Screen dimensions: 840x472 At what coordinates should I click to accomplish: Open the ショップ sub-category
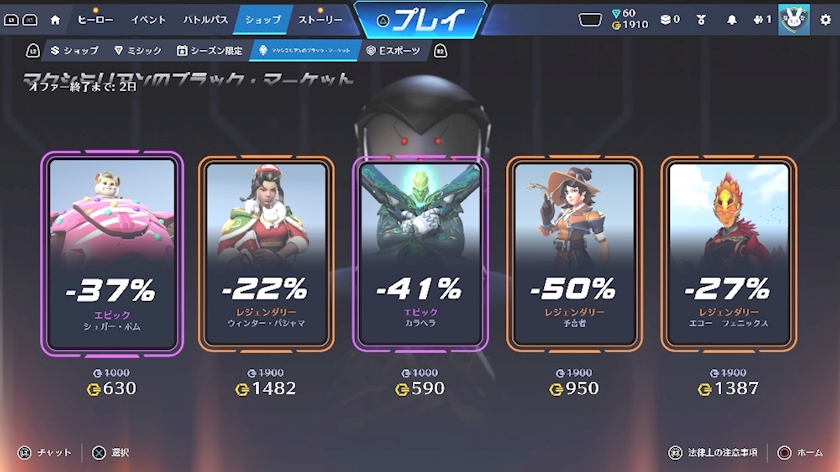[x=74, y=50]
